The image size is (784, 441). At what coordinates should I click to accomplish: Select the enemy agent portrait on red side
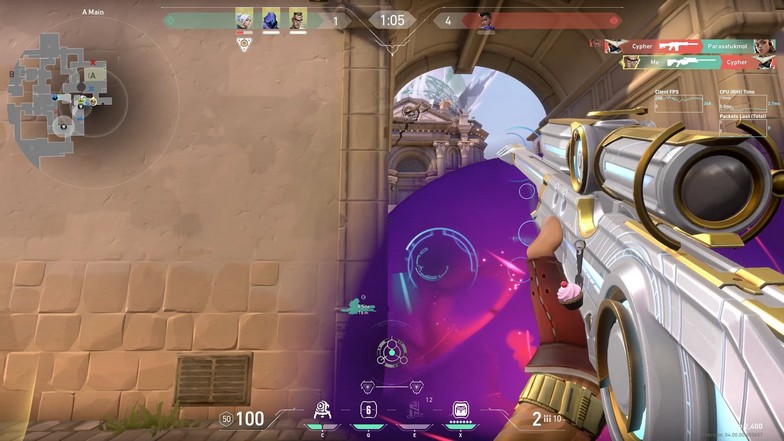click(x=486, y=20)
